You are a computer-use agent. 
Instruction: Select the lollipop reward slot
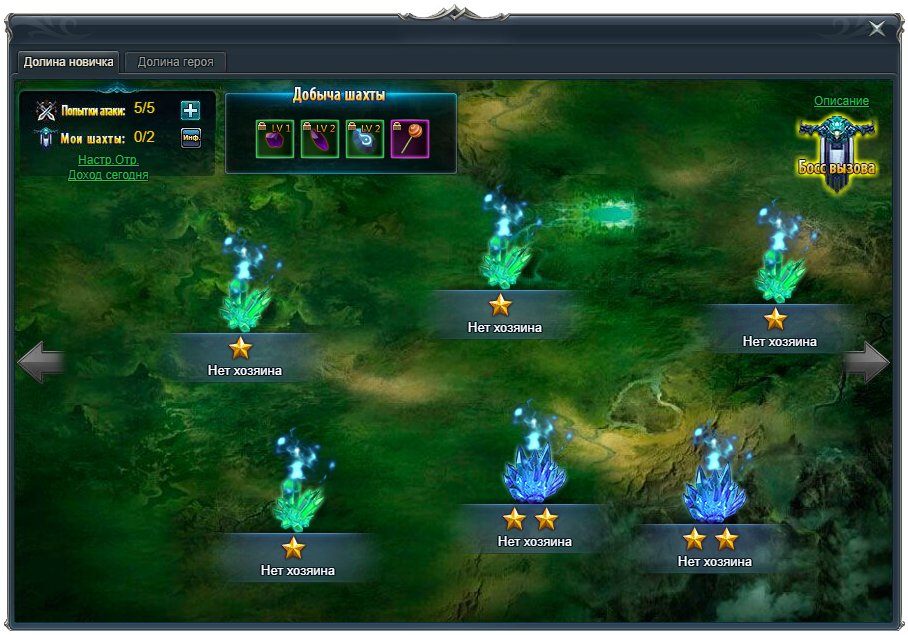coord(409,139)
